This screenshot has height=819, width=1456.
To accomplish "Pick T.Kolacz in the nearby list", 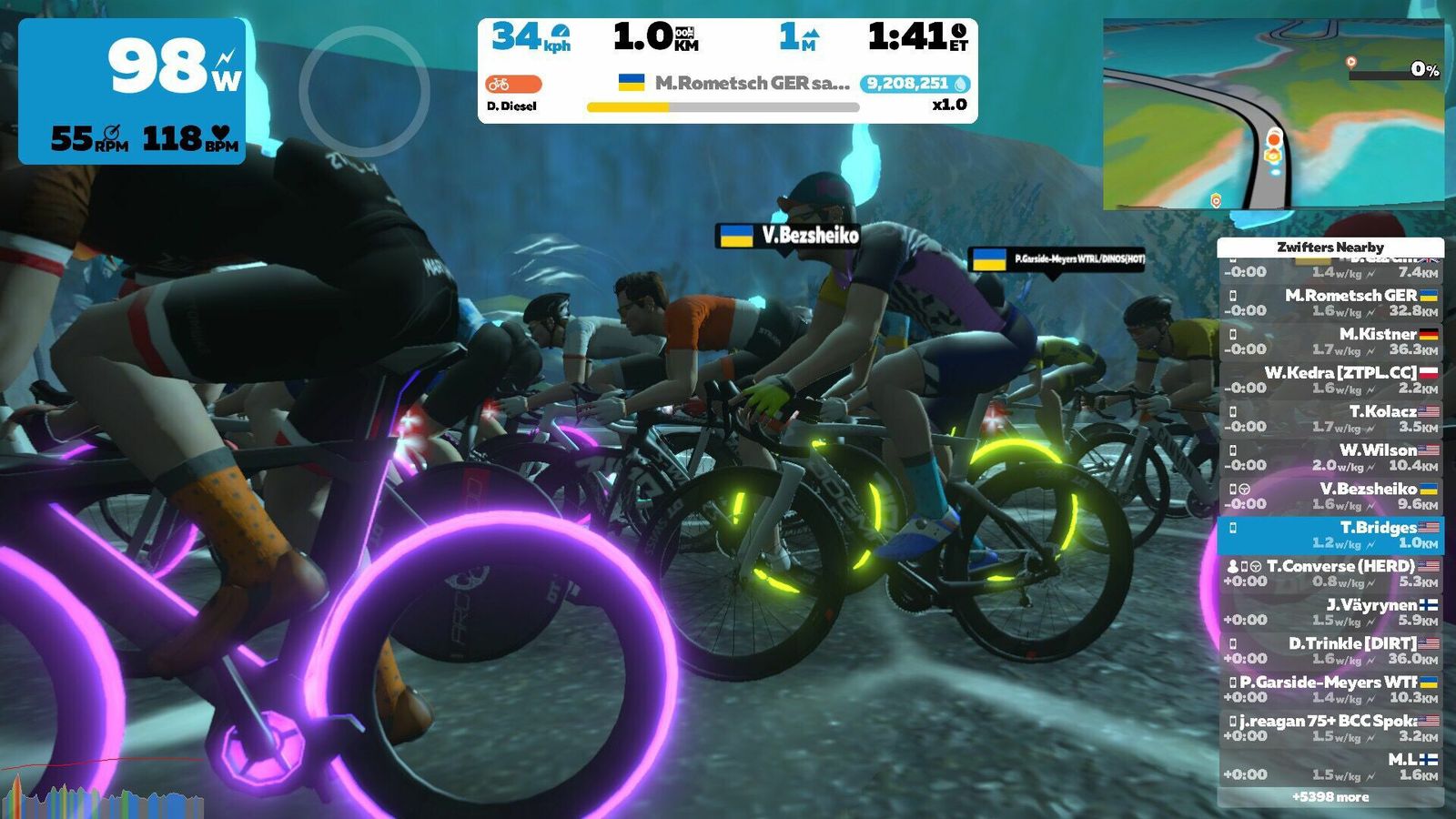I will (1330, 419).
